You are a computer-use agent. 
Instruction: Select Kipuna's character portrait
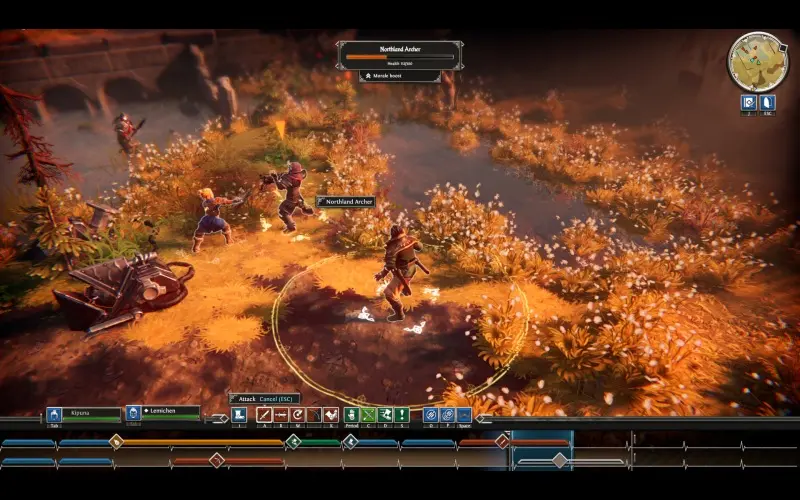click(x=54, y=414)
